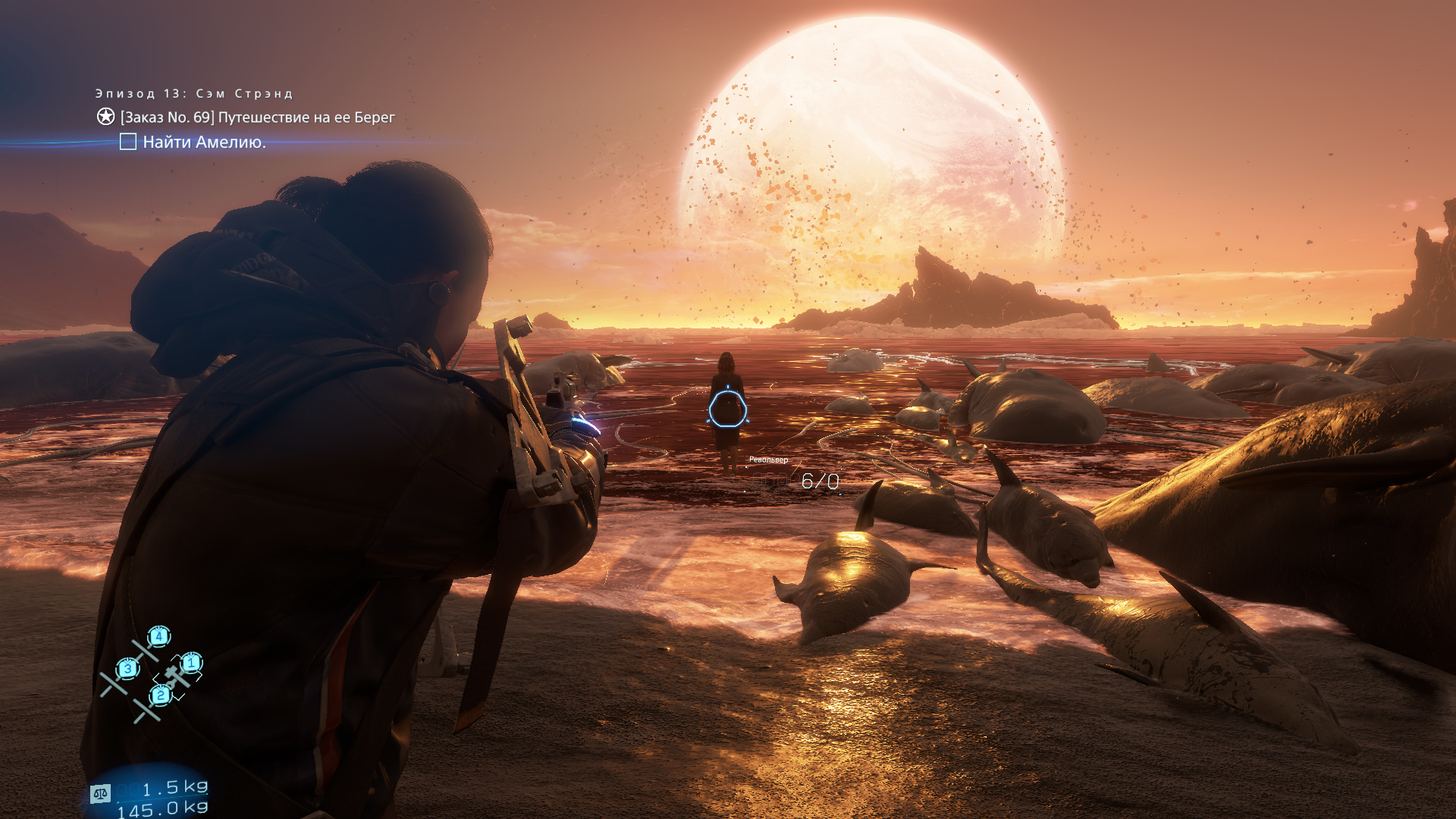The height and width of the screenshot is (819, 1456).
Task: Select equipment slot number 2
Action: (160, 695)
